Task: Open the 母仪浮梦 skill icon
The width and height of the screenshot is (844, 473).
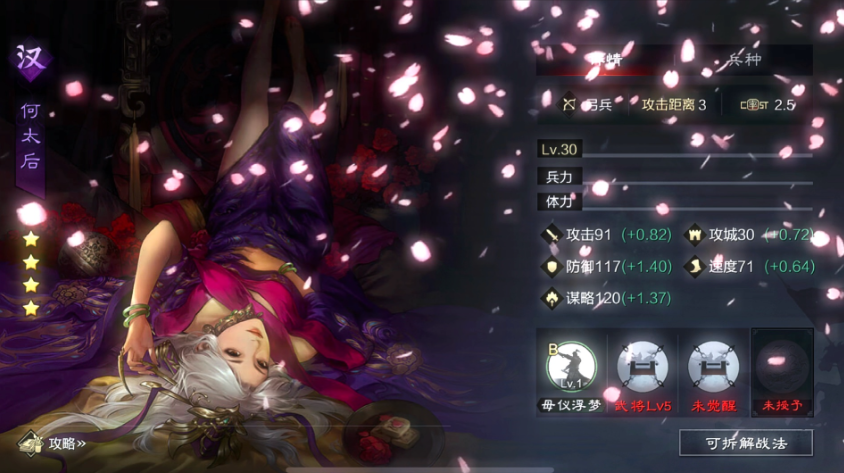Action: (571, 366)
